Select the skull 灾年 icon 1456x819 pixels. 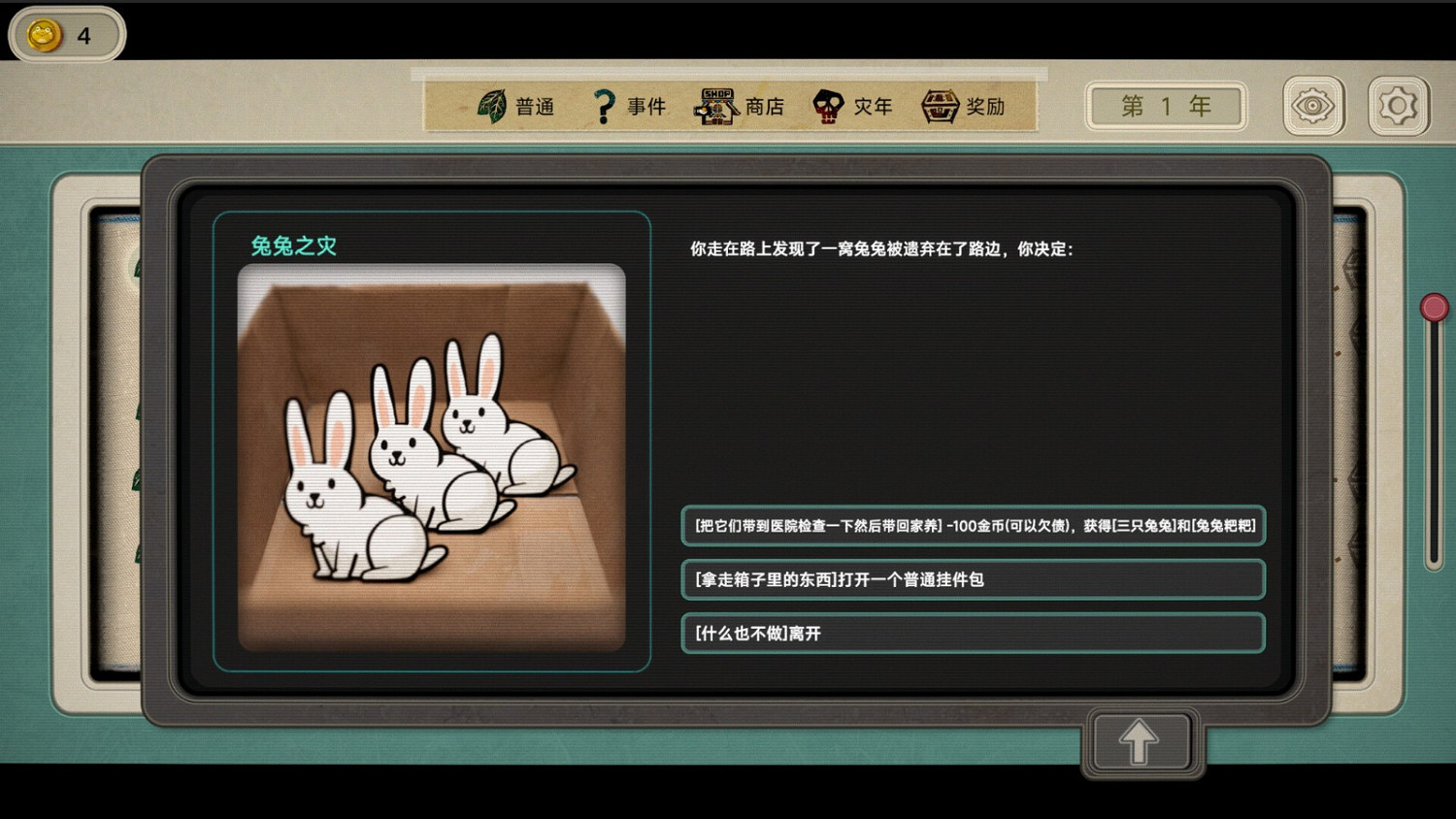(x=826, y=104)
